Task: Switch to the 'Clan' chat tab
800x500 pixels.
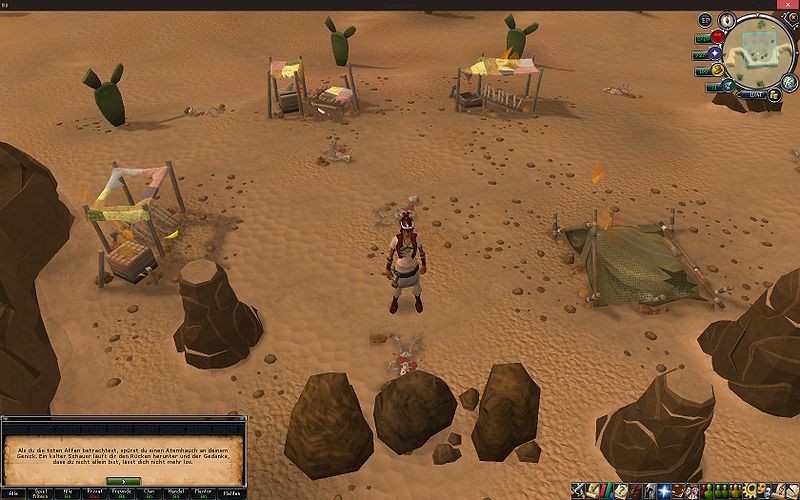Action: 150,494
